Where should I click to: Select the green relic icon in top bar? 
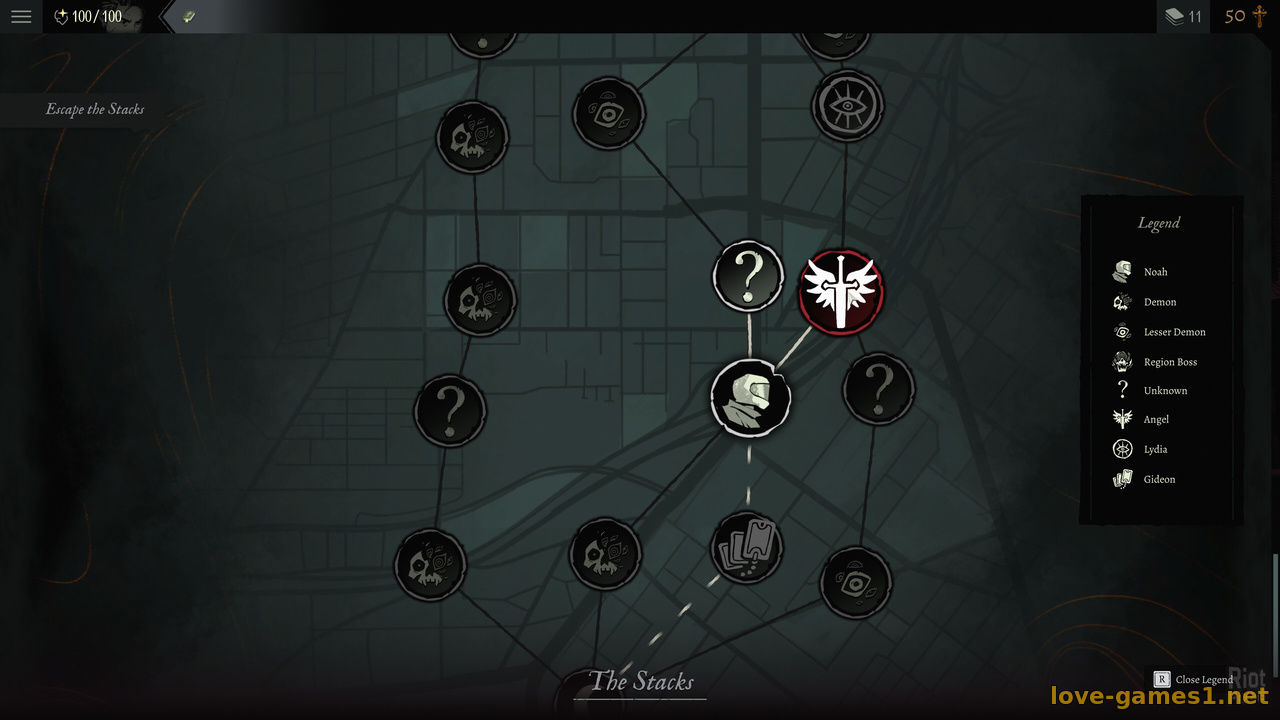189,17
